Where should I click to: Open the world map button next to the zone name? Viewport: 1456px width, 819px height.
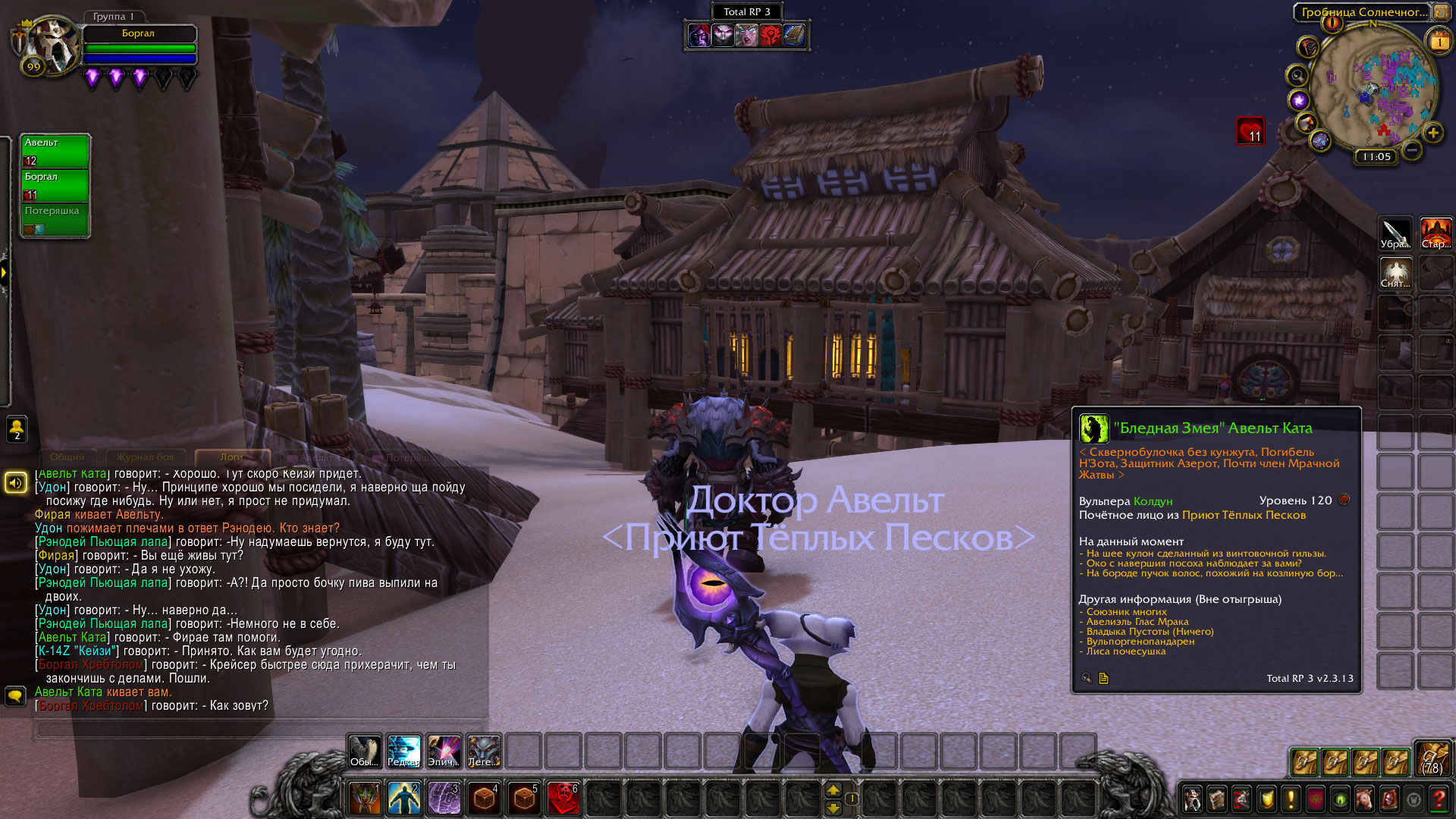tap(1441, 11)
